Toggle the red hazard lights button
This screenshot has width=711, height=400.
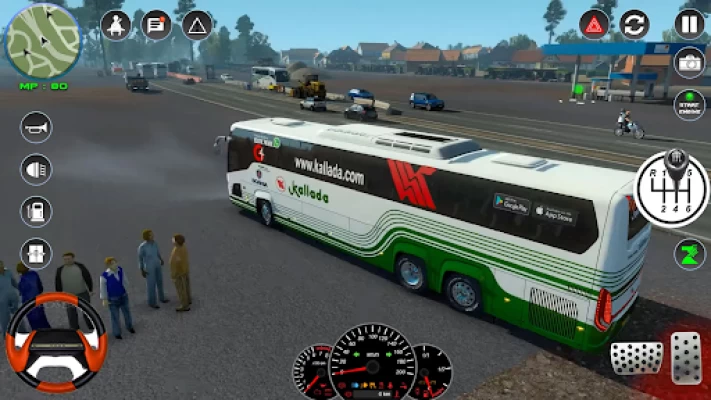pyautogui.click(x=595, y=24)
